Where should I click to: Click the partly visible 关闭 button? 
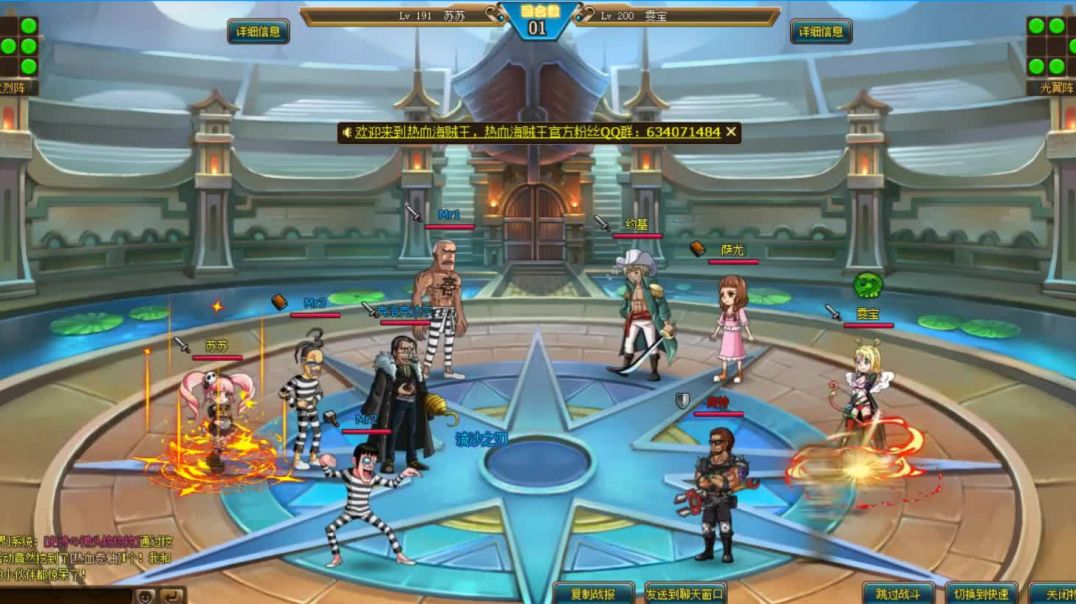click(x=1053, y=593)
